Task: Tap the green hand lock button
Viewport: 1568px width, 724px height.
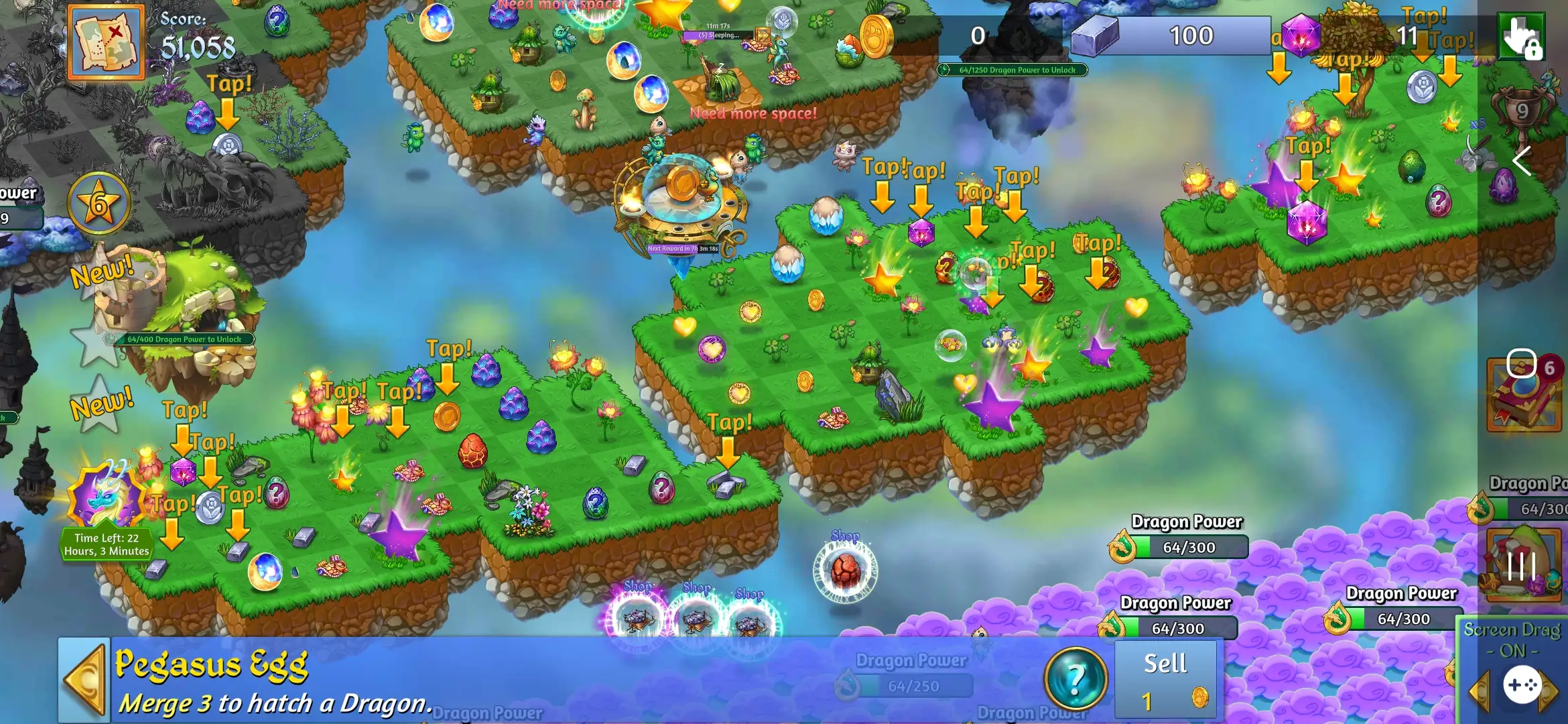Action: 1521,37
